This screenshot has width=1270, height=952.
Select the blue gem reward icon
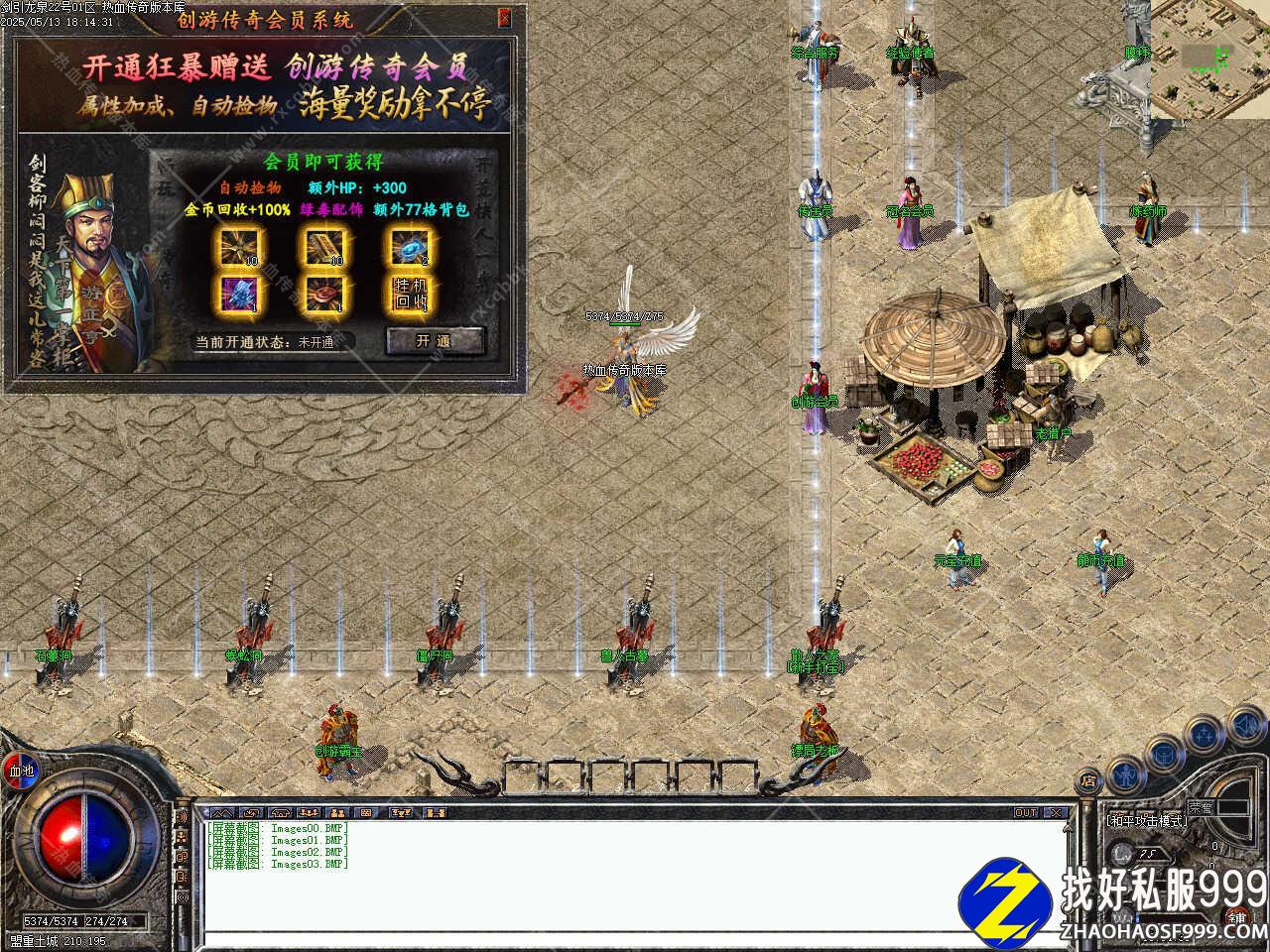(410, 245)
